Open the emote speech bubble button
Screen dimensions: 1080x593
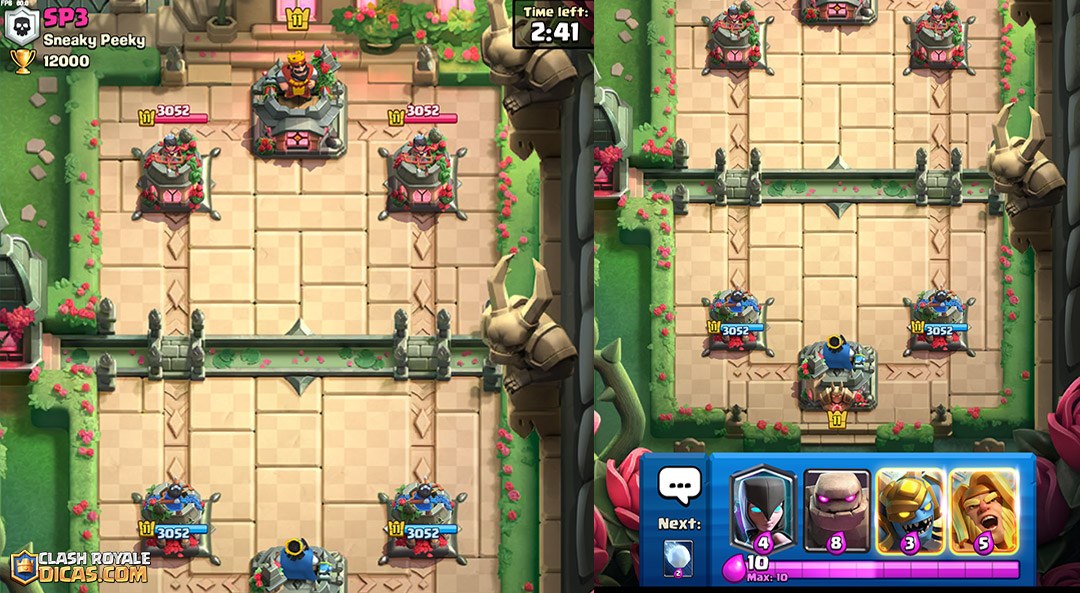click(x=680, y=487)
